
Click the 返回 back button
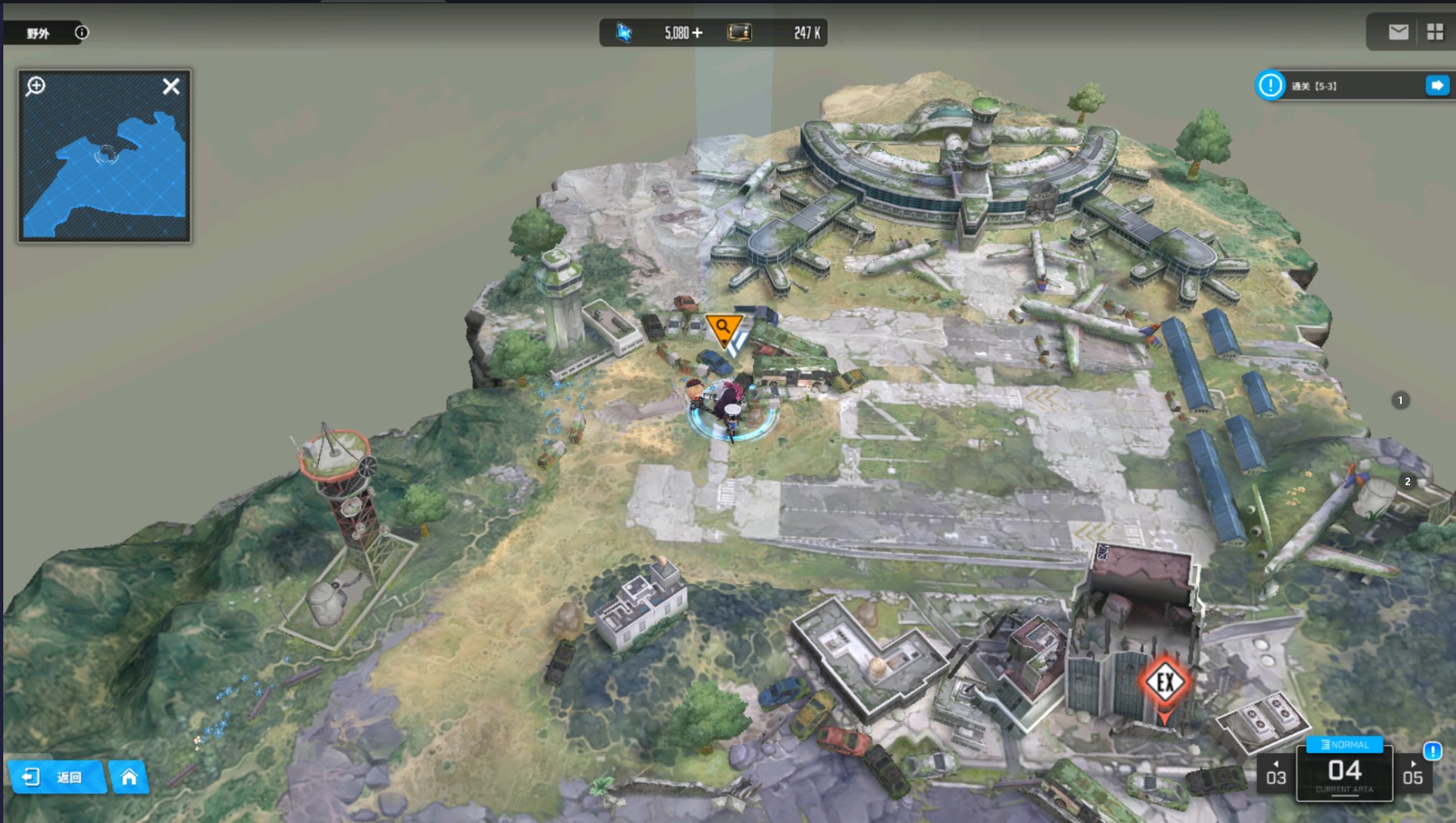pyautogui.click(x=56, y=777)
